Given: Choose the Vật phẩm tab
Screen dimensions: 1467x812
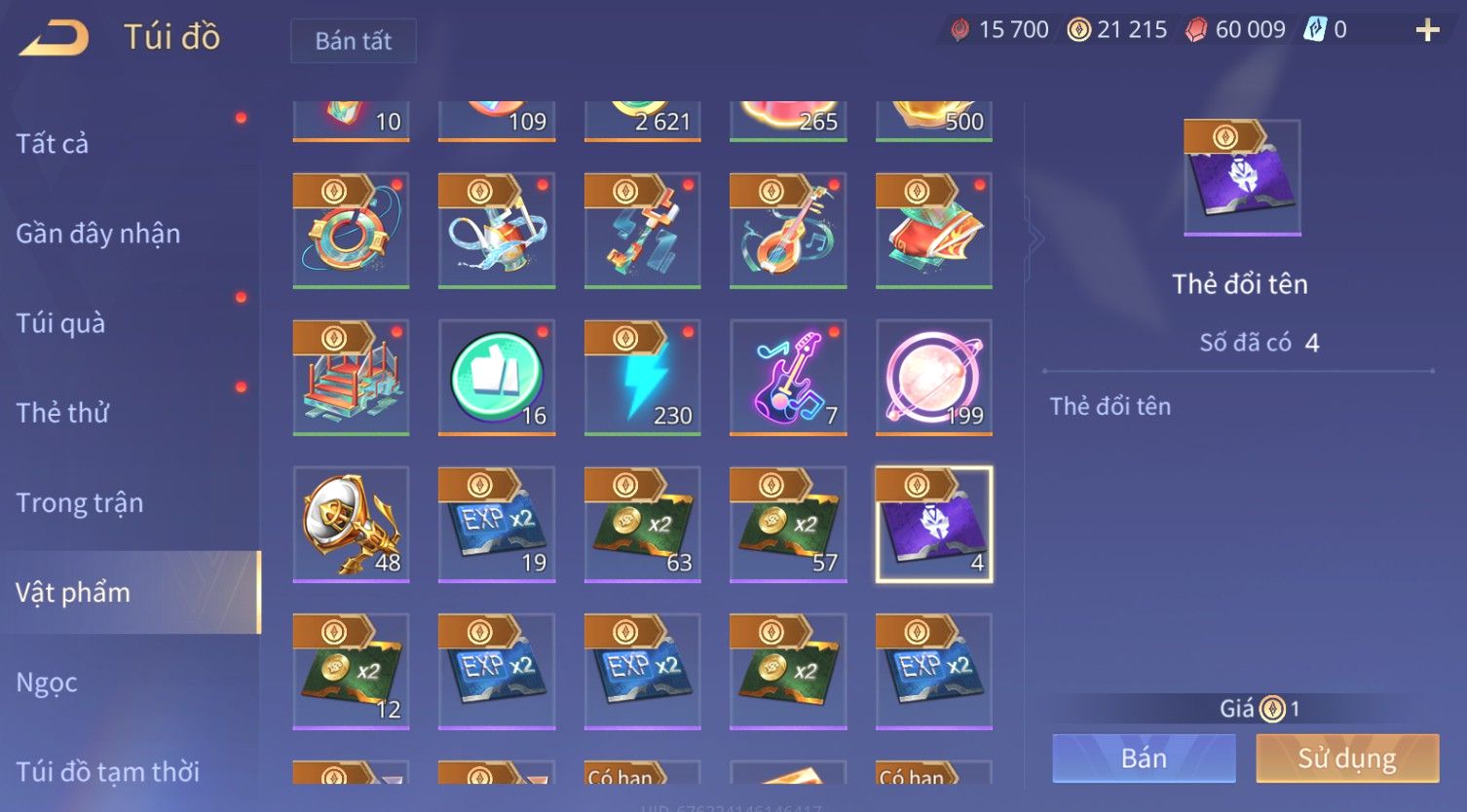Looking at the screenshot, I should (73, 592).
